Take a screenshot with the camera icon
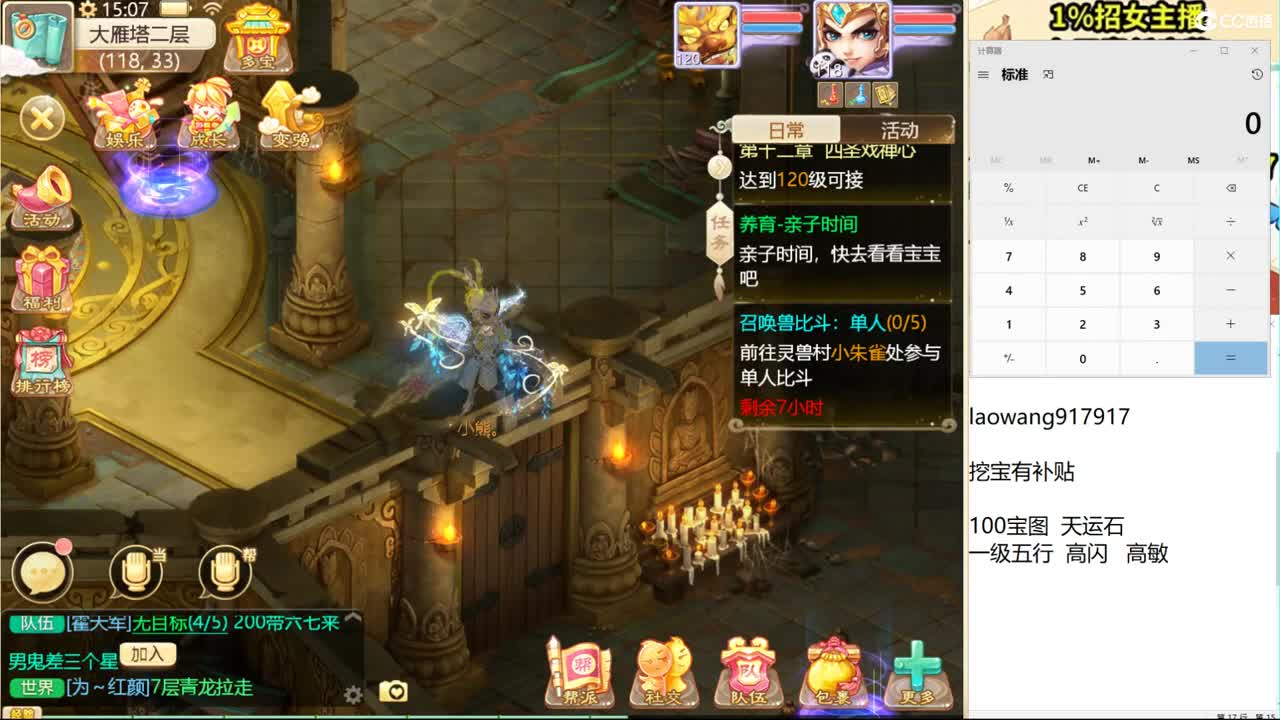The width and height of the screenshot is (1280, 720). point(394,691)
